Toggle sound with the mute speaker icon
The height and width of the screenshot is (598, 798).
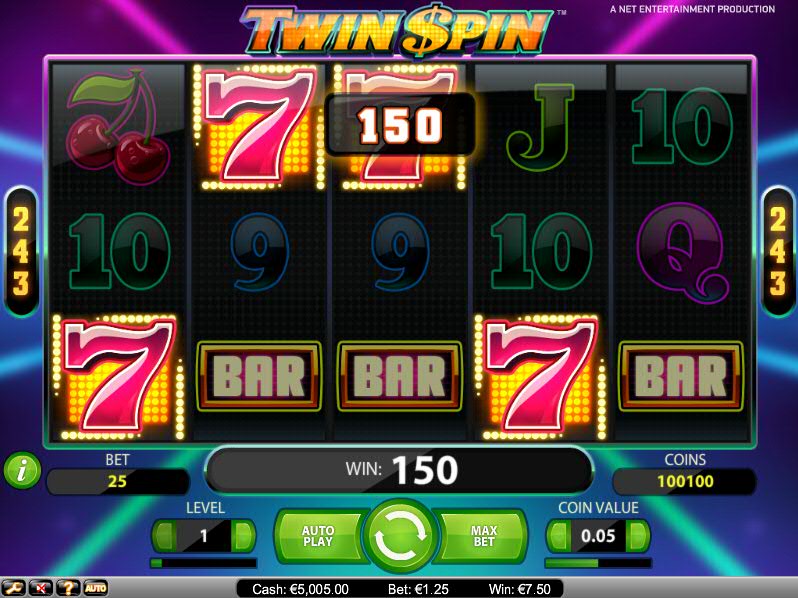42,588
